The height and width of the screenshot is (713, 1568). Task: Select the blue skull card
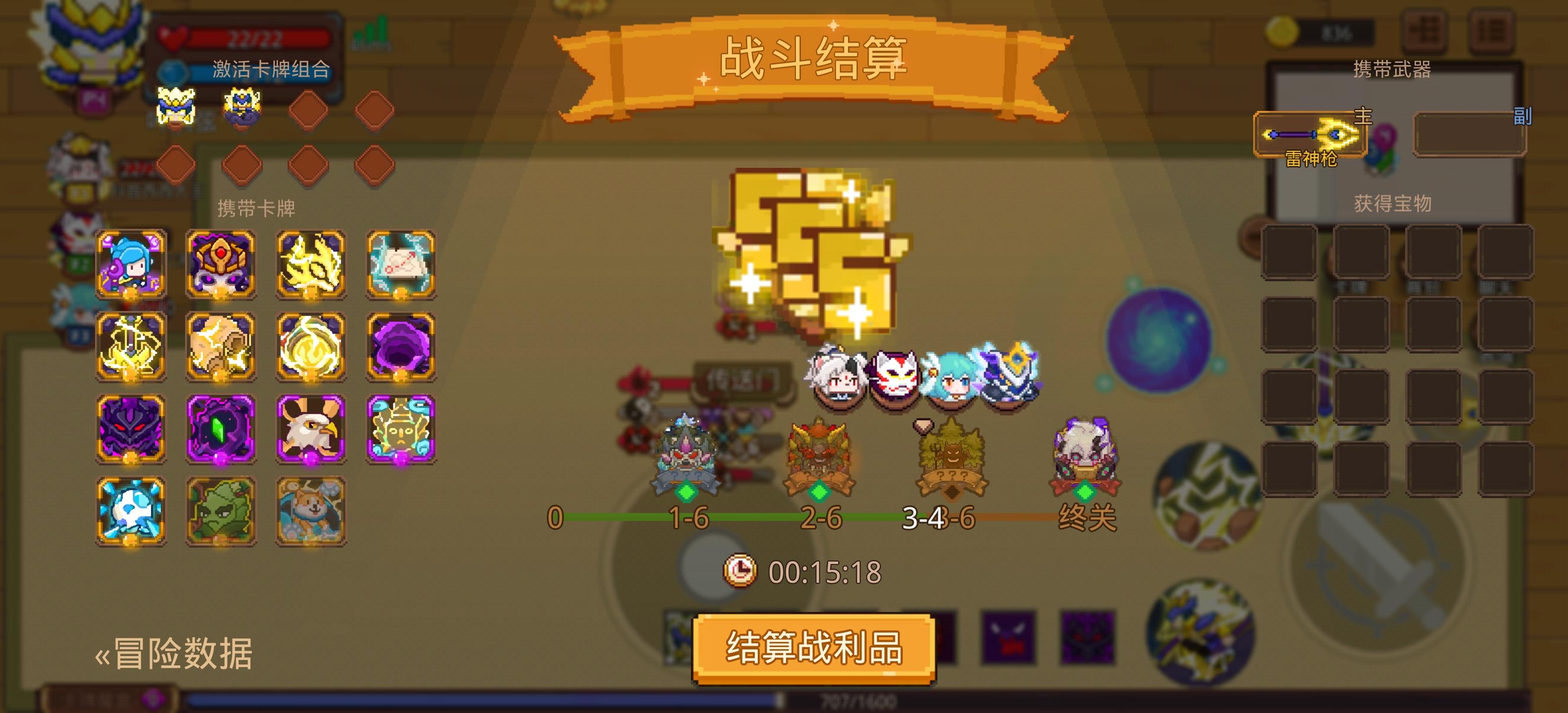point(131,511)
